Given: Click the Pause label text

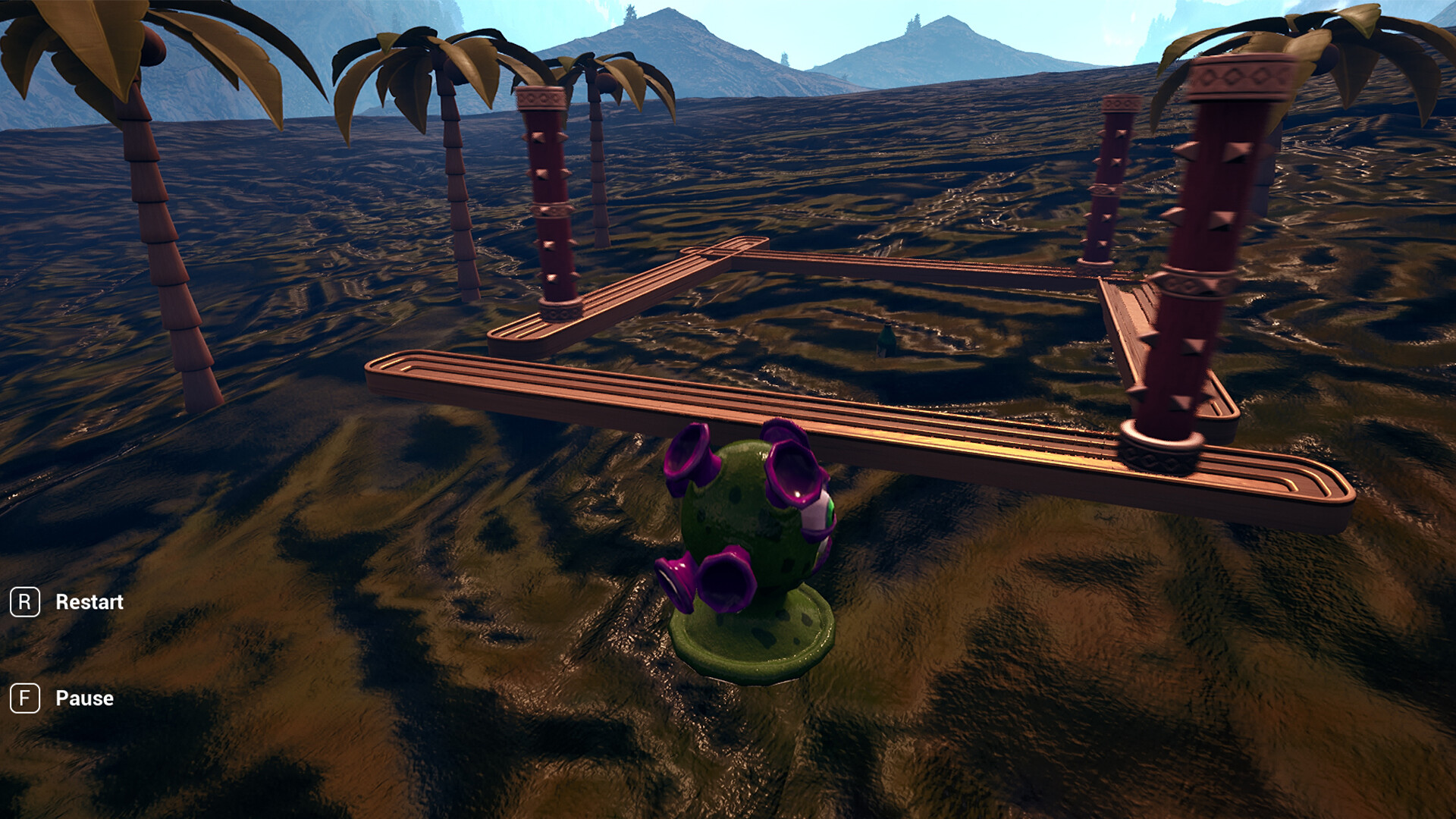Looking at the screenshot, I should (x=83, y=698).
